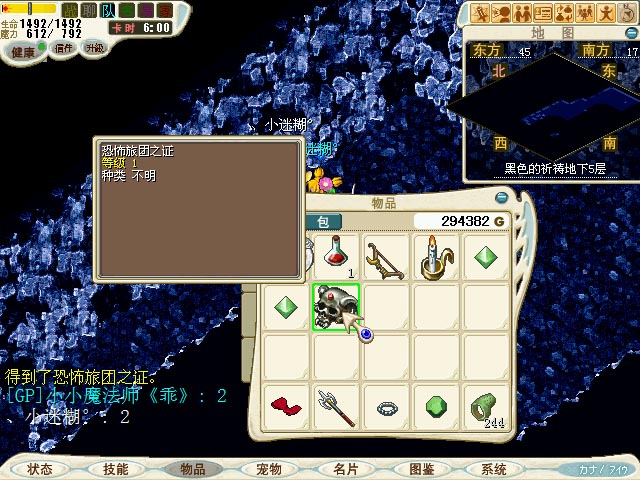Select the silver ring item slot
The height and width of the screenshot is (480, 640).
[x=386, y=407]
